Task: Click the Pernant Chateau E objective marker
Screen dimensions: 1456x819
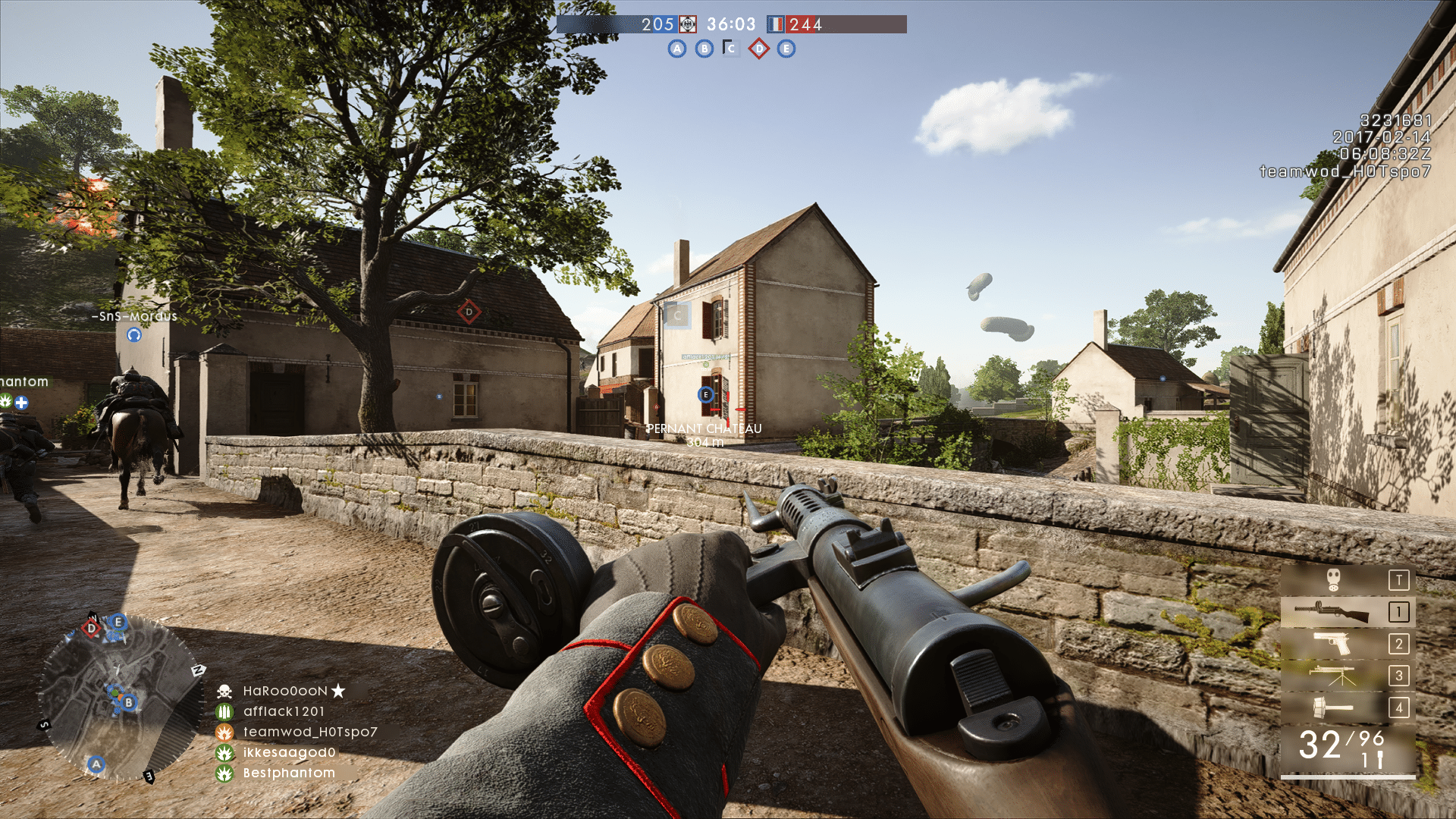Action: click(706, 394)
